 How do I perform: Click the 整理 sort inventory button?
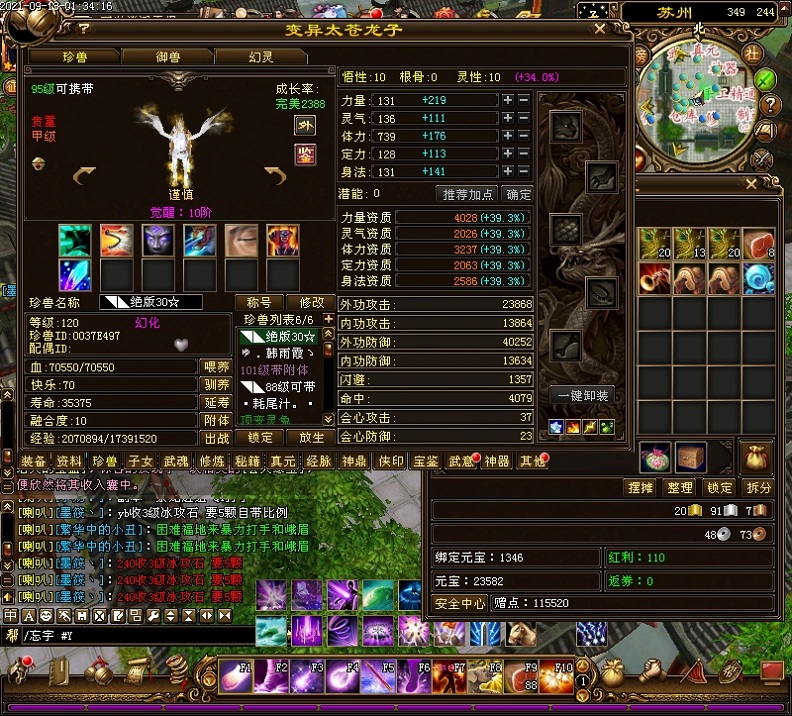point(679,488)
